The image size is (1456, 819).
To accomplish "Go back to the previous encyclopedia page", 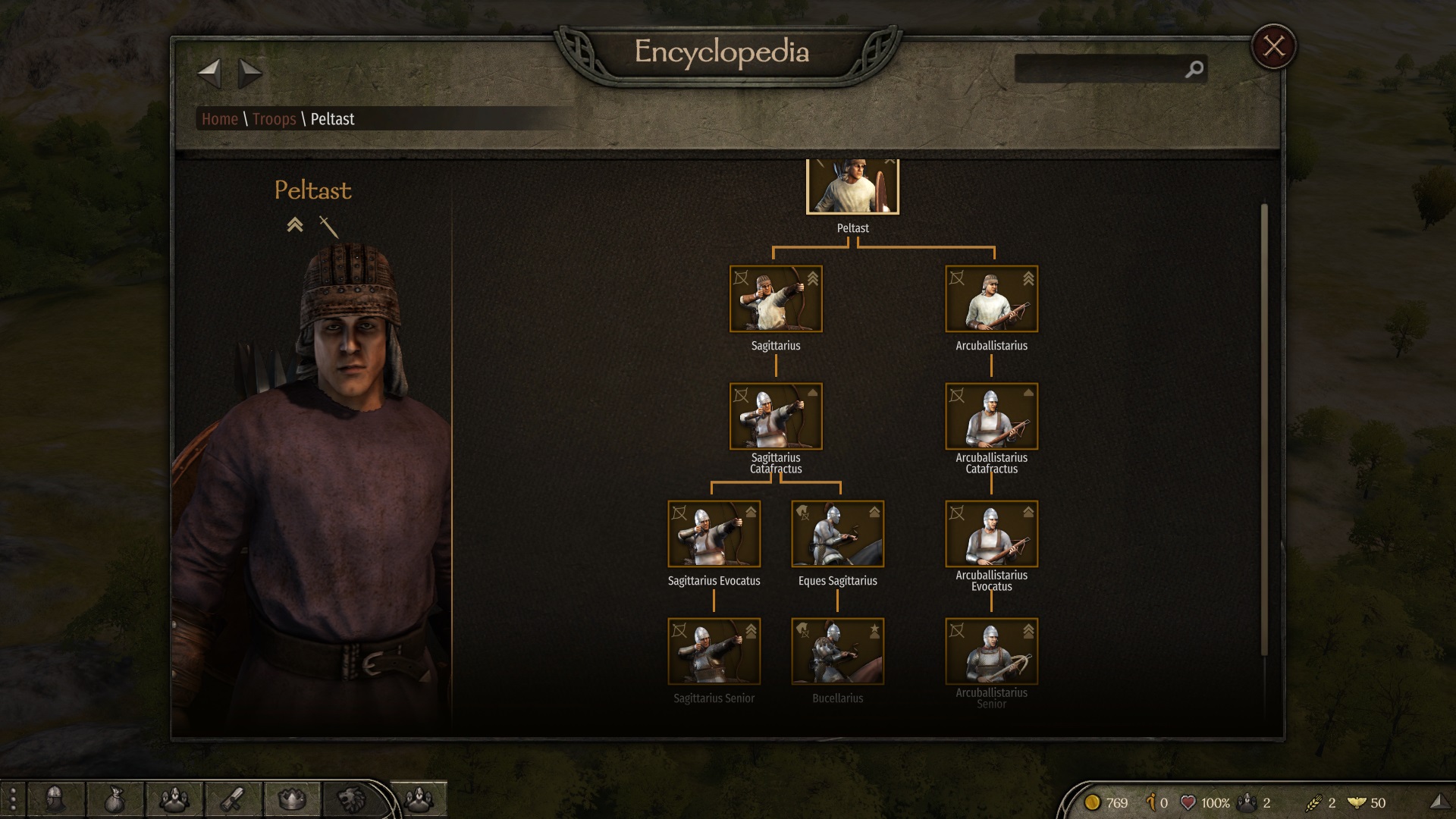I will point(209,74).
